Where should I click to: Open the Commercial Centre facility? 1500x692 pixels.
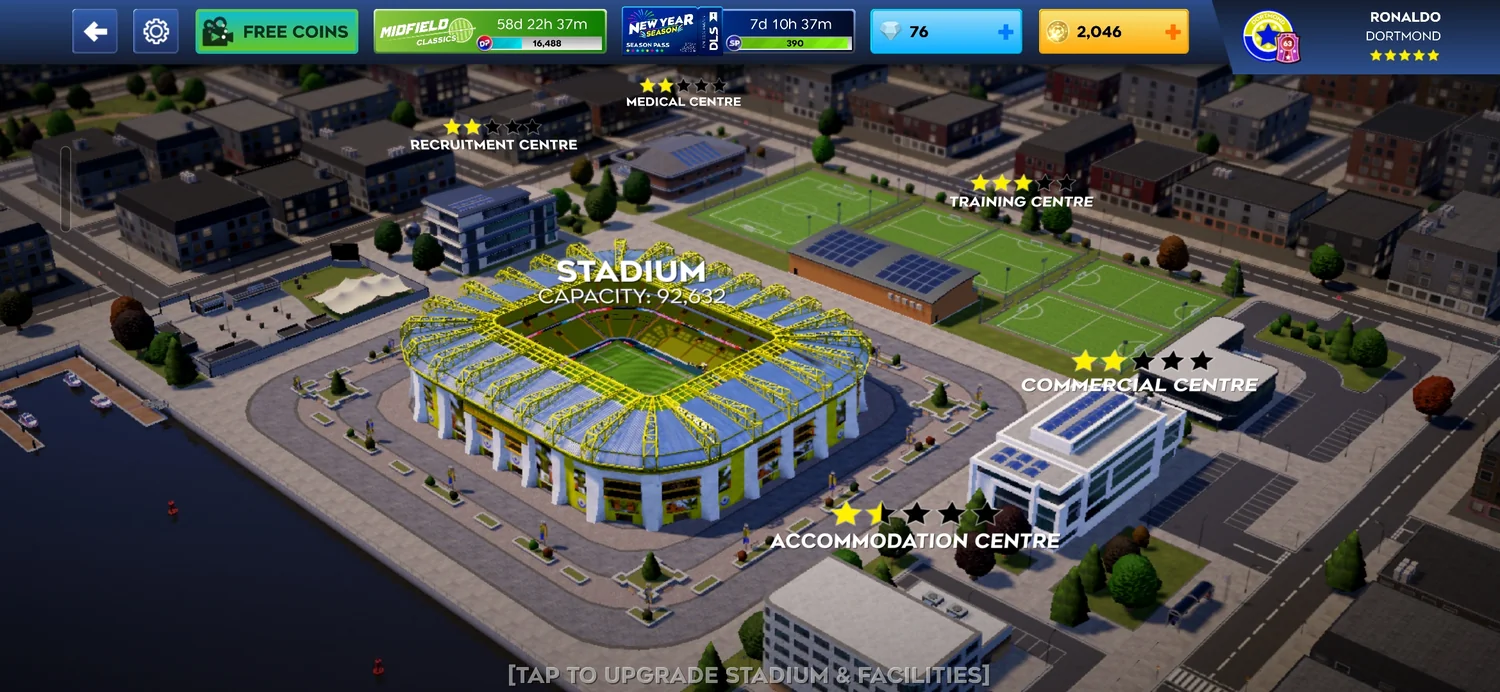(1139, 384)
